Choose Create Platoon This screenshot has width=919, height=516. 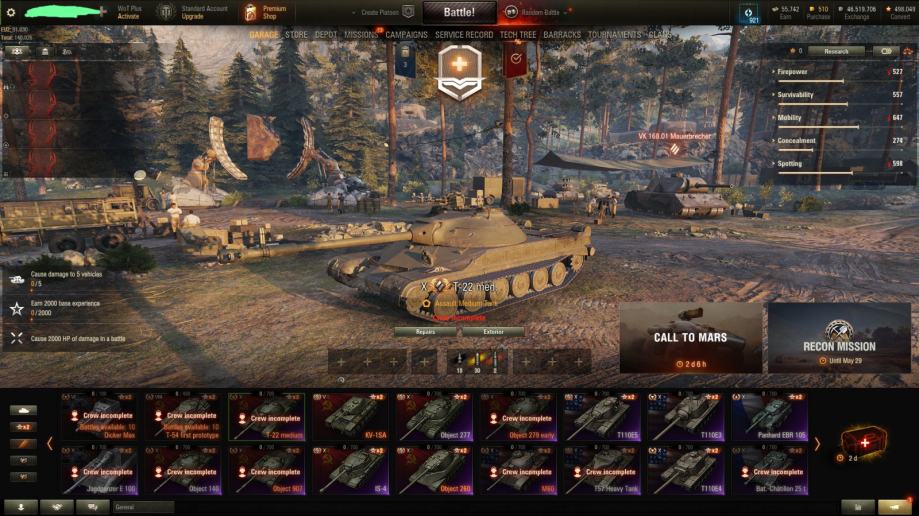pos(387,12)
